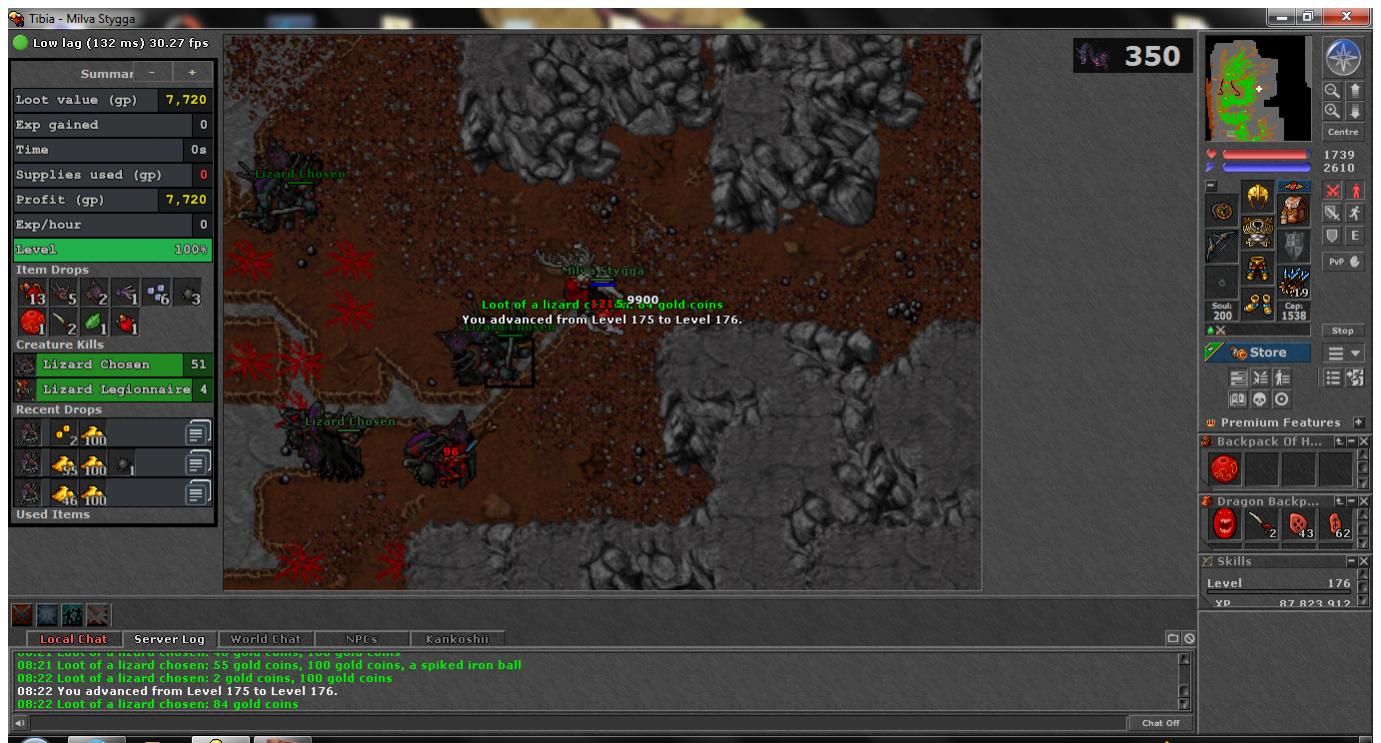This screenshot has height=743, width=1381.
Task: Open the compass rose on the minimap
Action: pos(1342,58)
